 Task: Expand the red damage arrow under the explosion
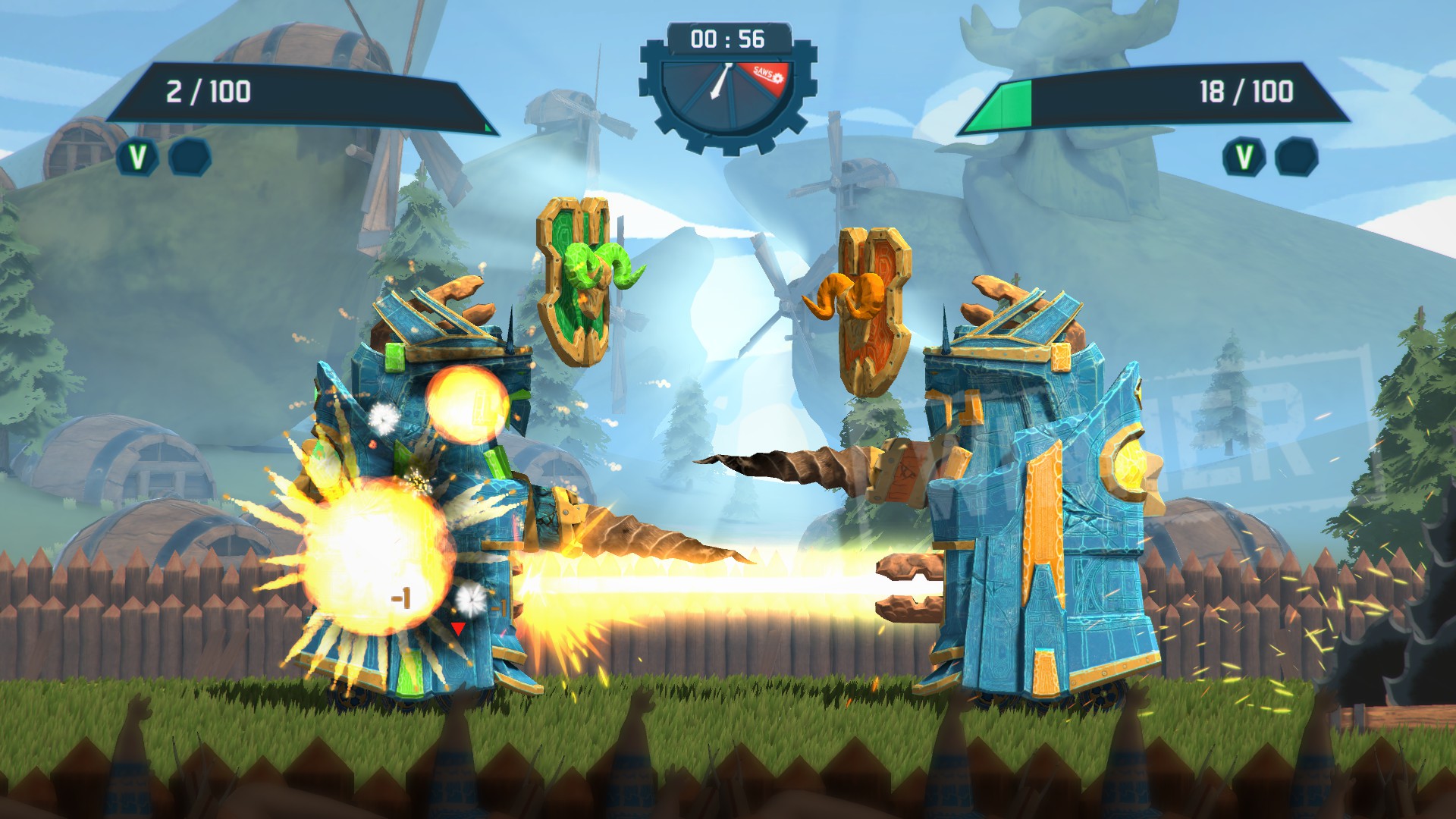coord(457,629)
